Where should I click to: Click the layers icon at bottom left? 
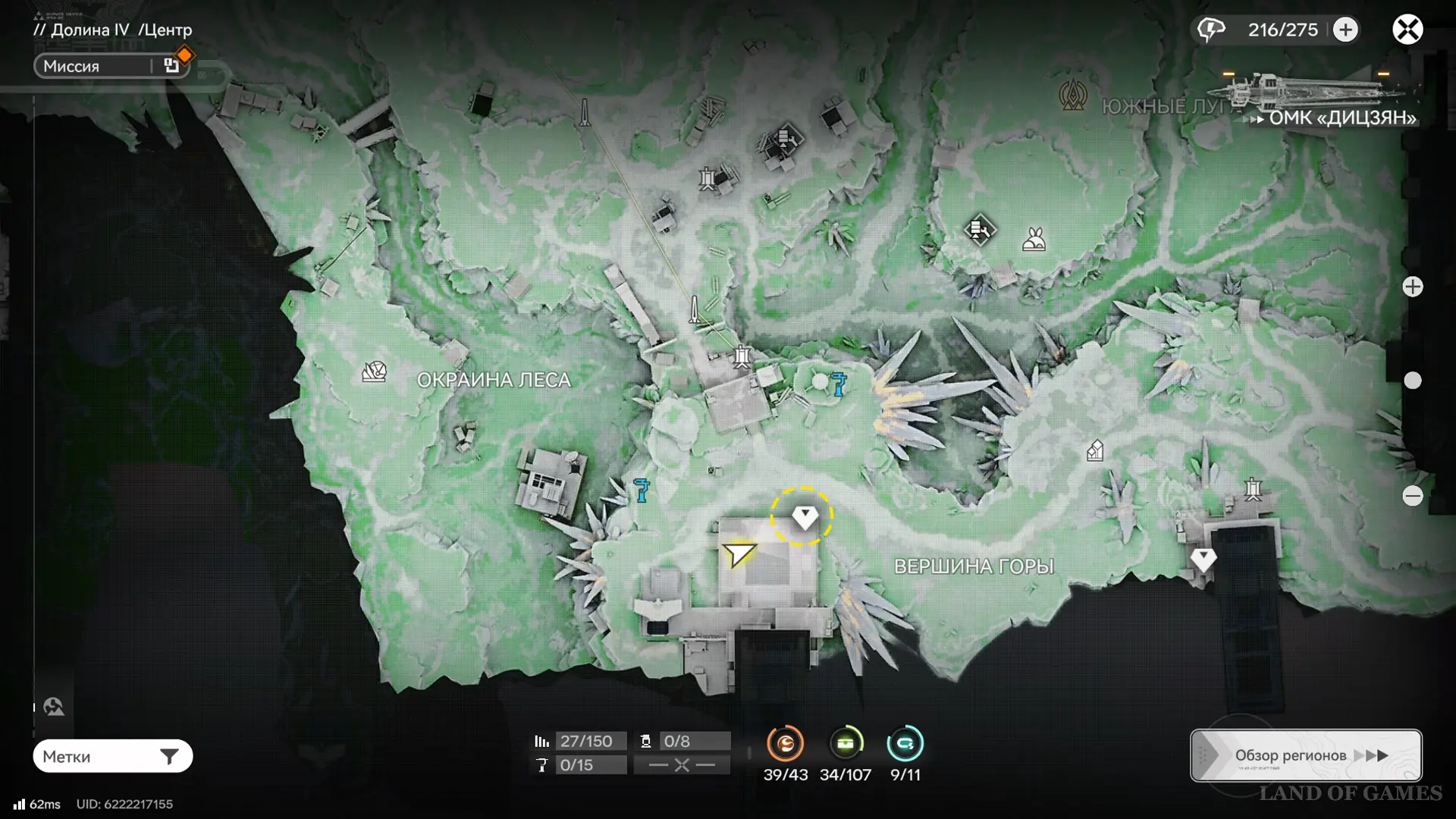pos(54,707)
